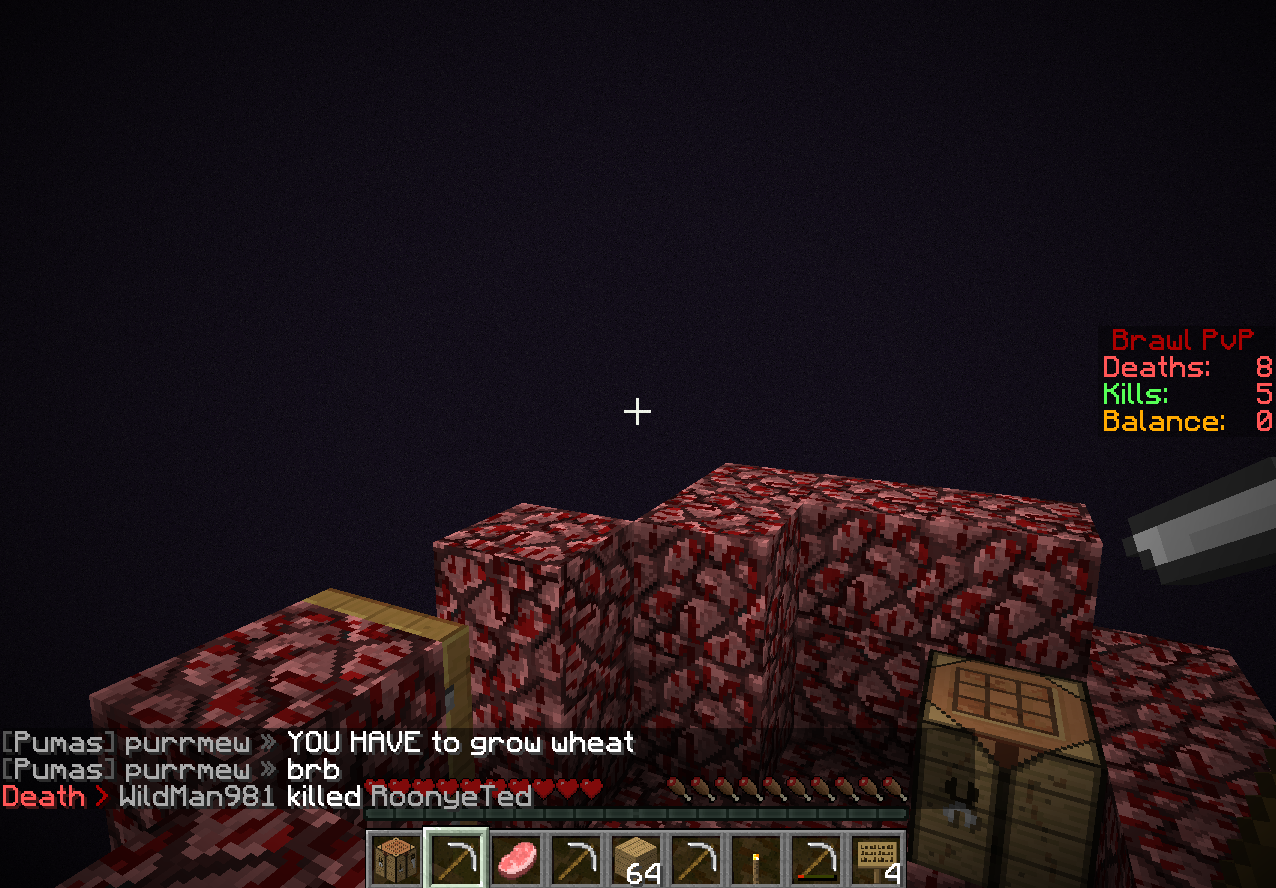Image resolution: width=1276 pixels, height=888 pixels.
Task: Select the torch in the hotbar
Action: pos(757,860)
